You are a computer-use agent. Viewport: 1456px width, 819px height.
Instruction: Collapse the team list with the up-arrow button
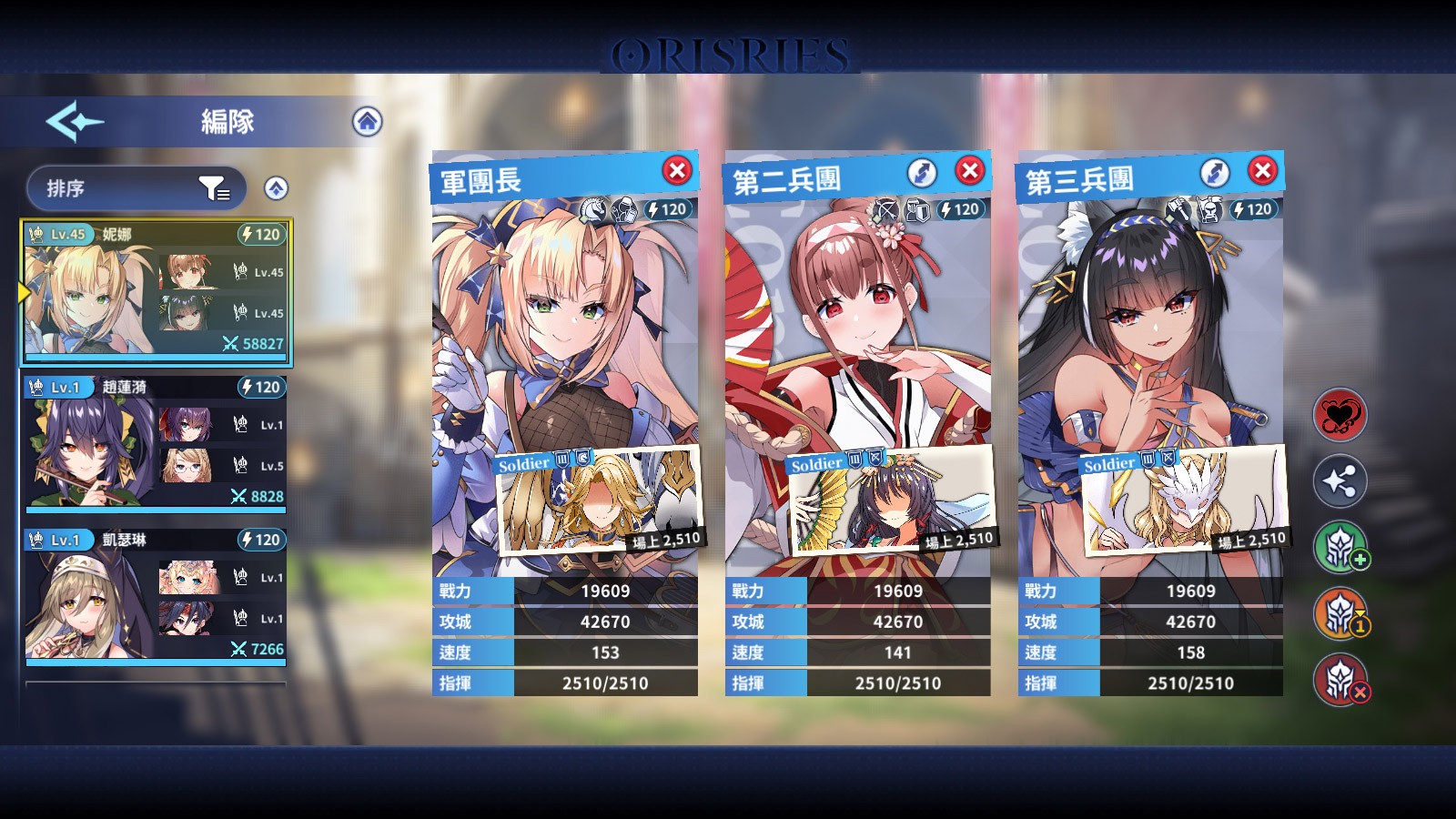pos(276,188)
